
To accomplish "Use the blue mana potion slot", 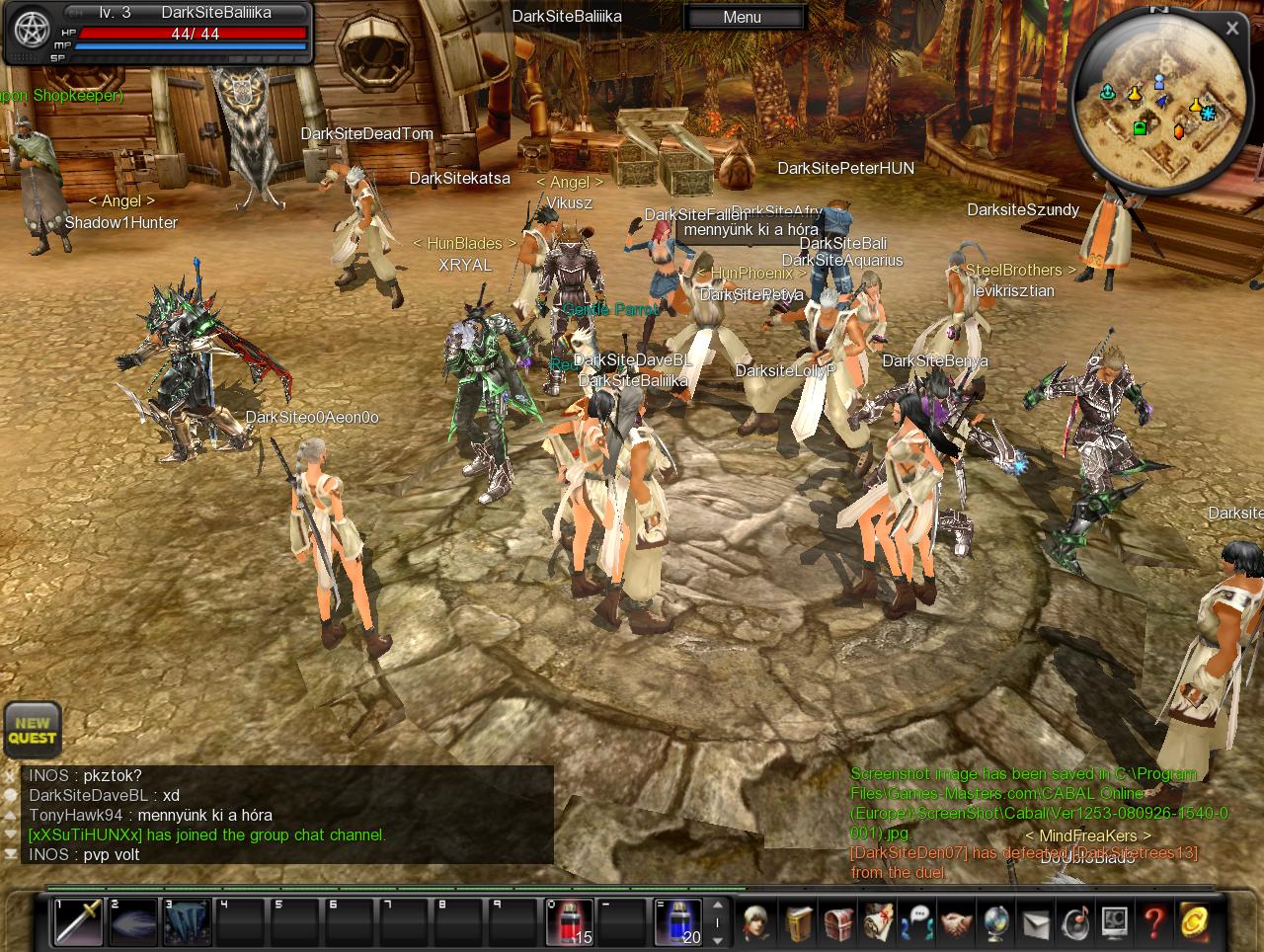I will pyautogui.click(x=678, y=921).
